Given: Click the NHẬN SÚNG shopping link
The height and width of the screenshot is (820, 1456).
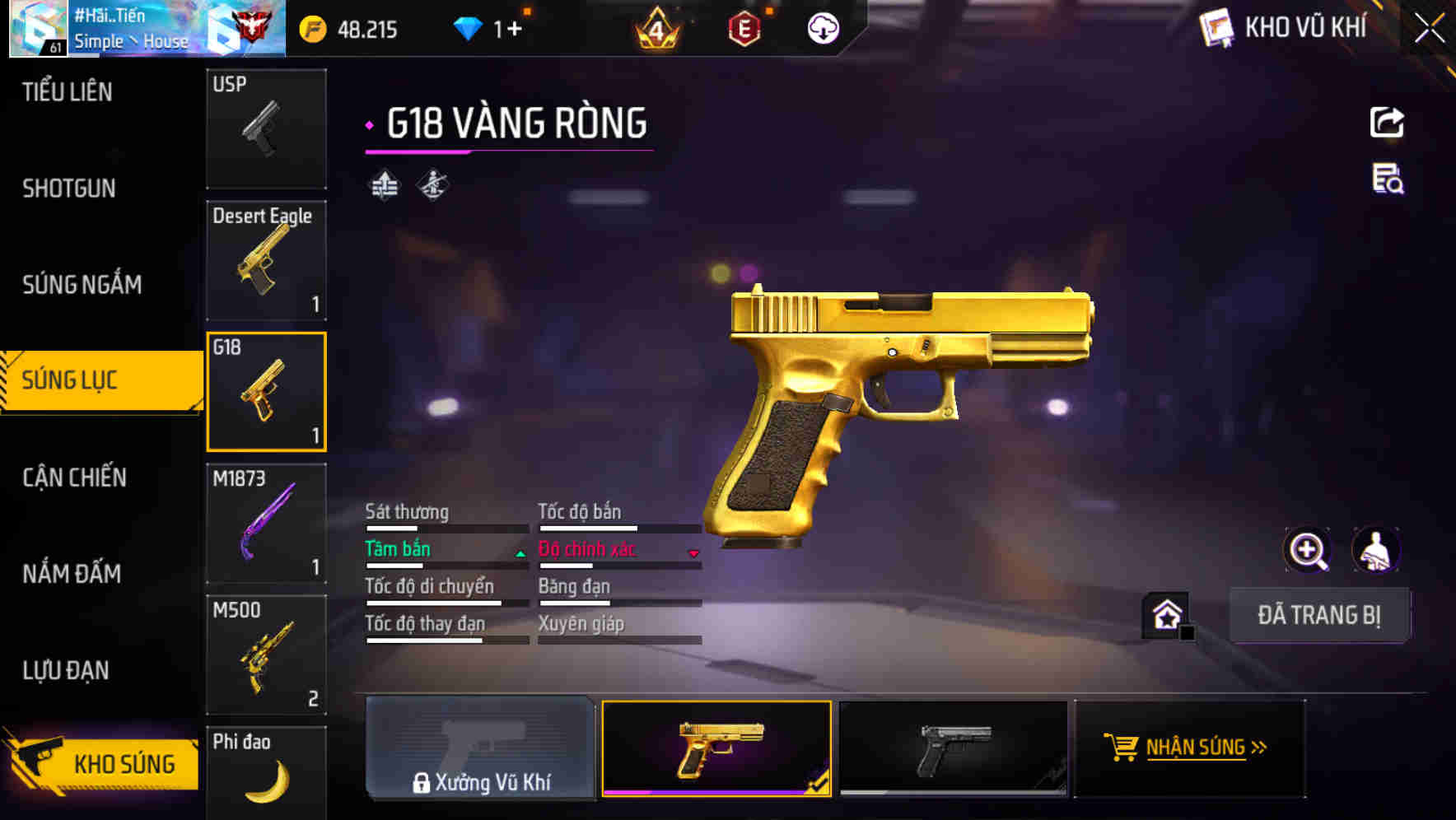Looking at the screenshot, I should (1188, 749).
